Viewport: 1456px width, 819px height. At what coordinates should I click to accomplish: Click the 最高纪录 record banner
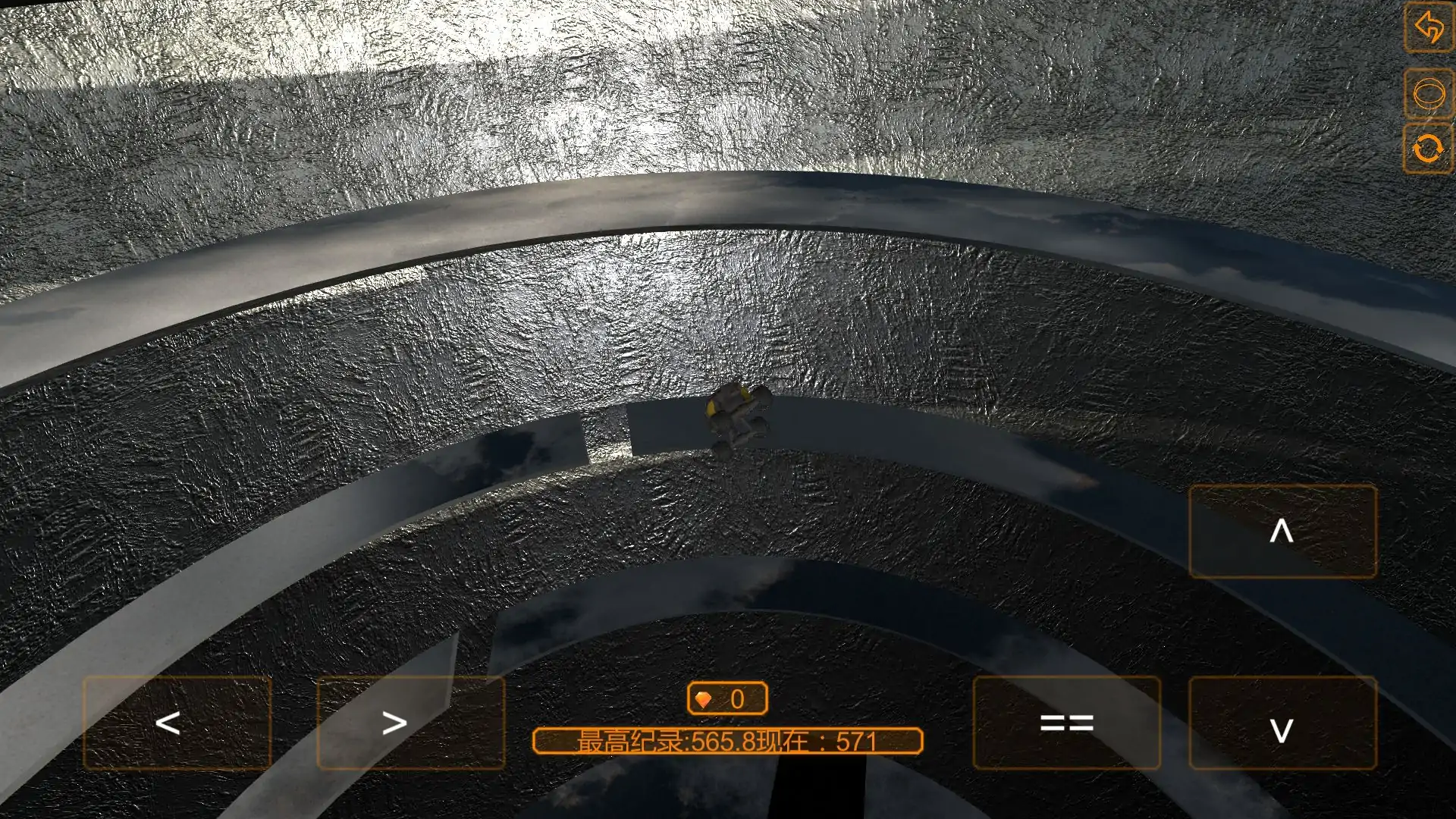(x=728, y=742)
